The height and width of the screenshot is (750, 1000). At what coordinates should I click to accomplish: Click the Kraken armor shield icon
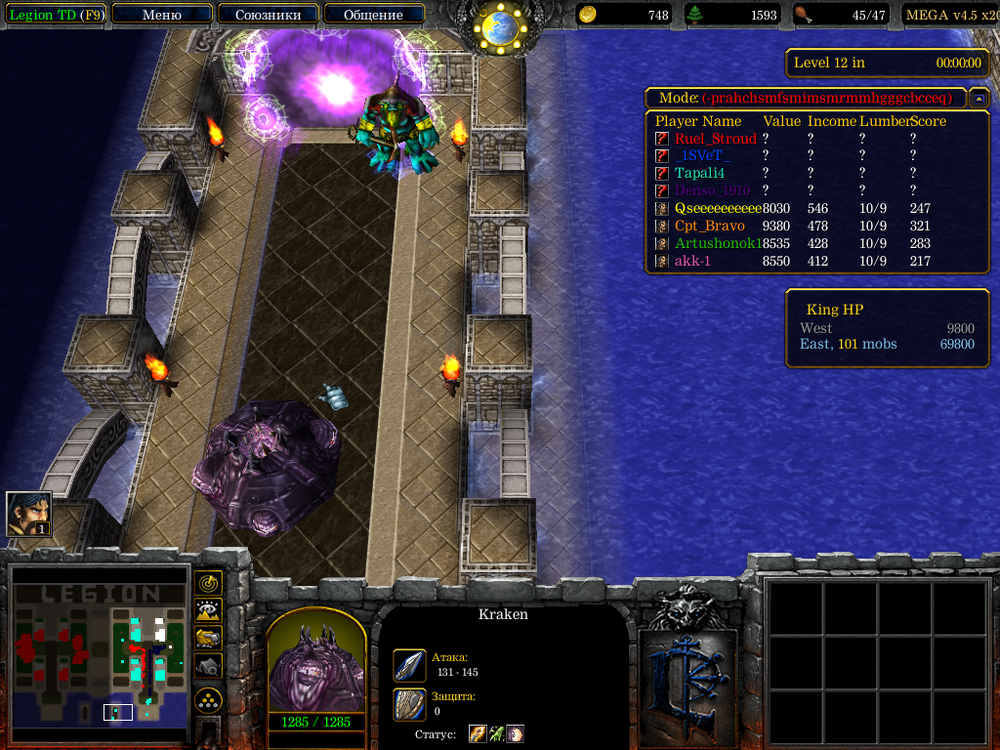pyautogui.click(x=409, y=703)
